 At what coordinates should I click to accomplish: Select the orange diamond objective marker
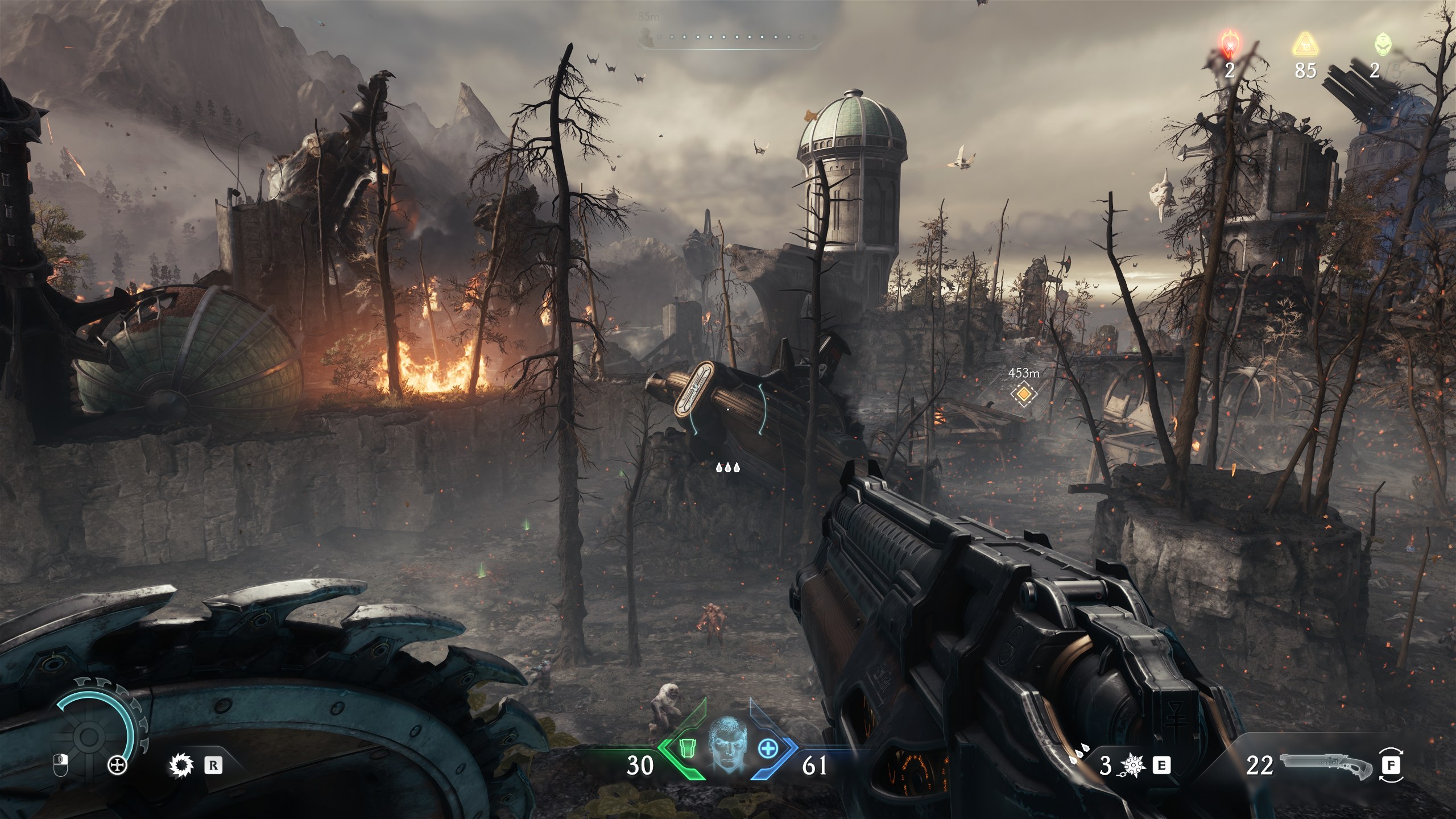point(1024,394)
